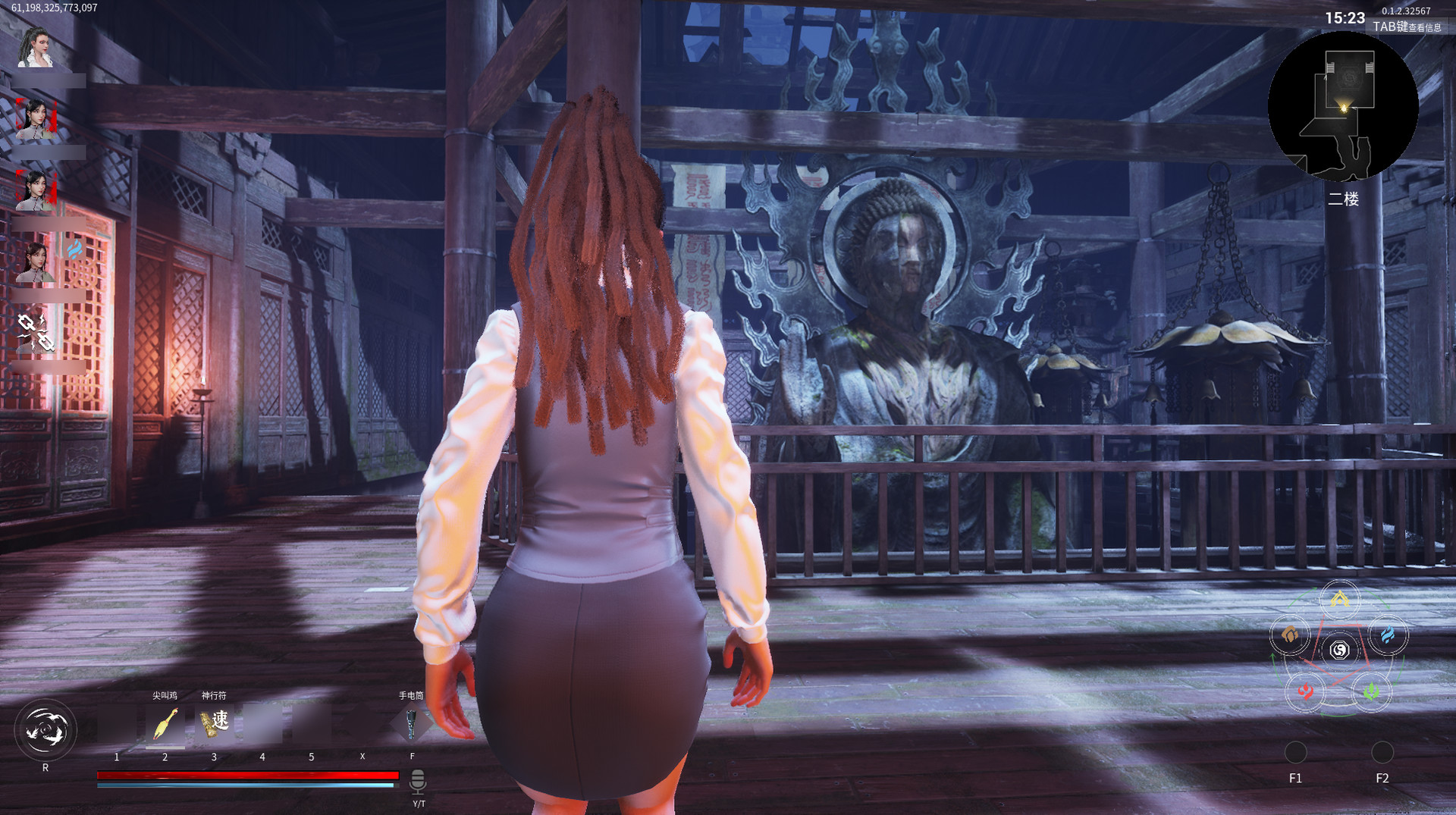The image size is (1456, 815).
Task: Pick the yellow metal element in the wheel
Action: (x=1339, y=599)
